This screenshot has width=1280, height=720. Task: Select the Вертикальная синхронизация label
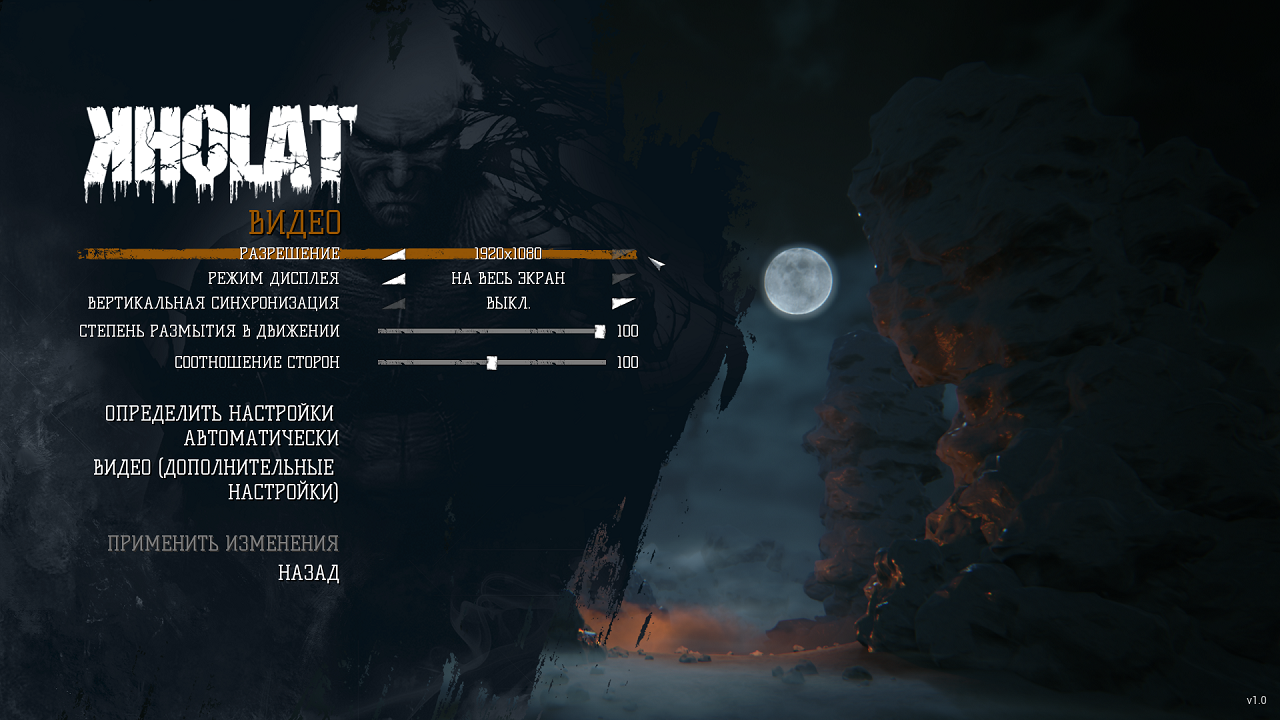point(213,303)
